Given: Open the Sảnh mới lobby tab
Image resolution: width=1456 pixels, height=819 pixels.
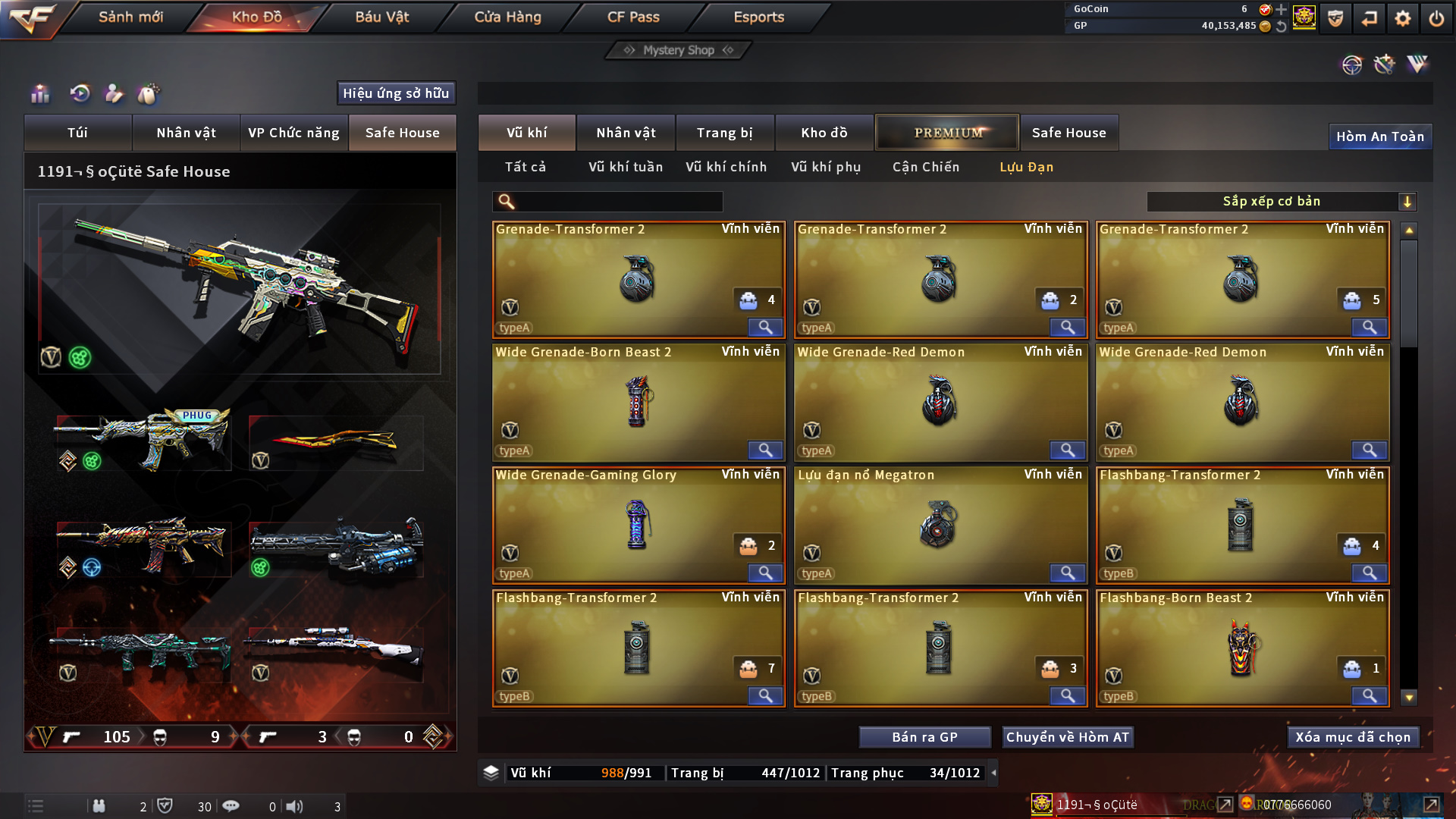Looking at the screenshot, I should pyautogui.click(x=130, y=17).
